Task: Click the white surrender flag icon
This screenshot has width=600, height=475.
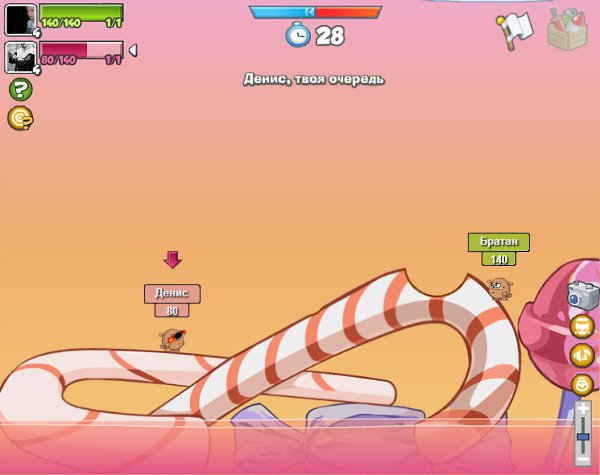Action: coord(516,29)
